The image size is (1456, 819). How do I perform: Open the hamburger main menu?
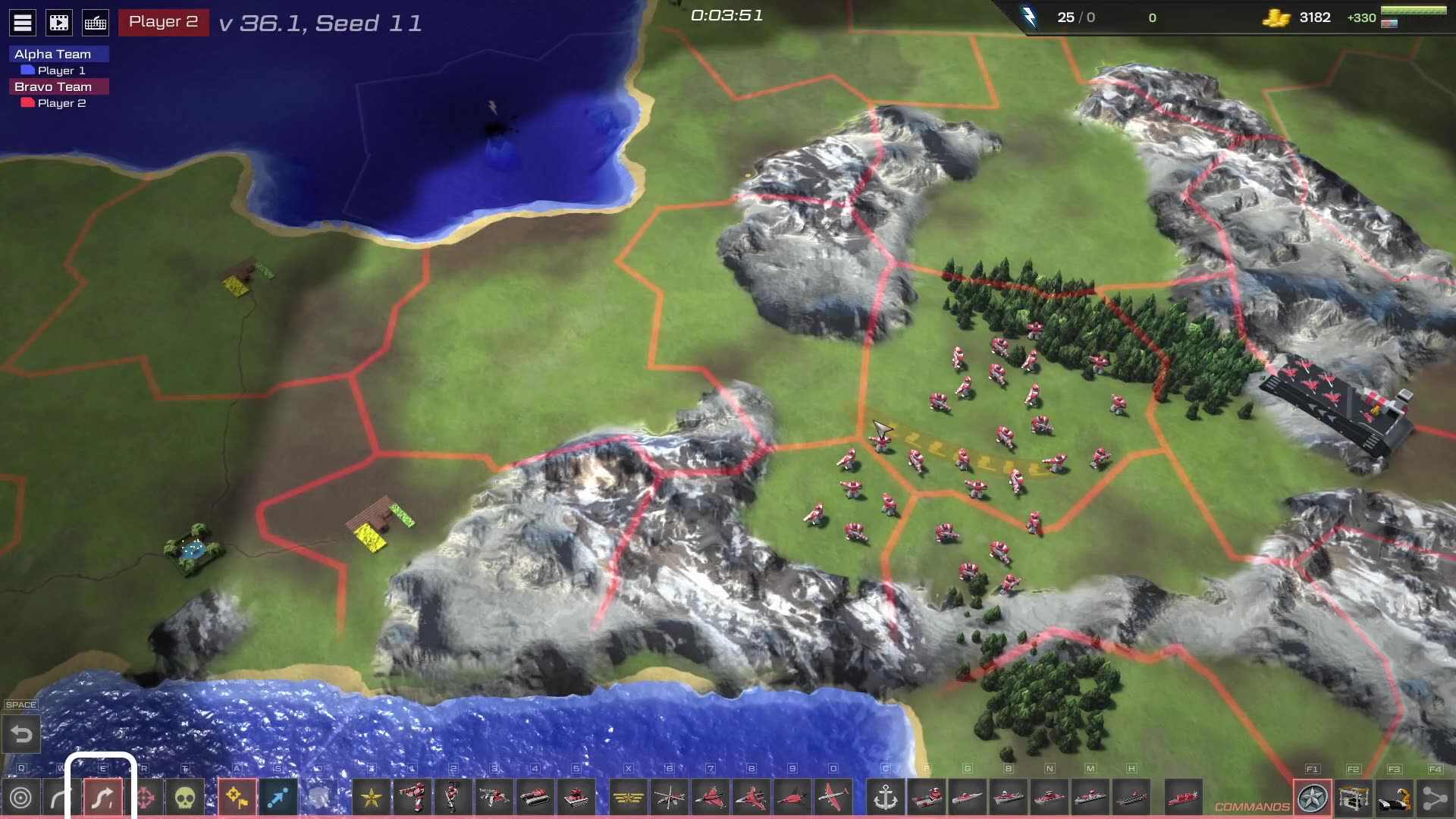[x=23, y=23]
